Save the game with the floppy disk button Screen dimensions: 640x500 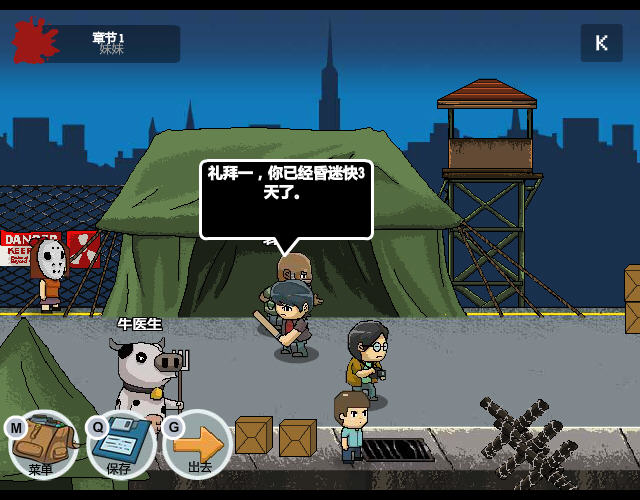coord(120,443)
